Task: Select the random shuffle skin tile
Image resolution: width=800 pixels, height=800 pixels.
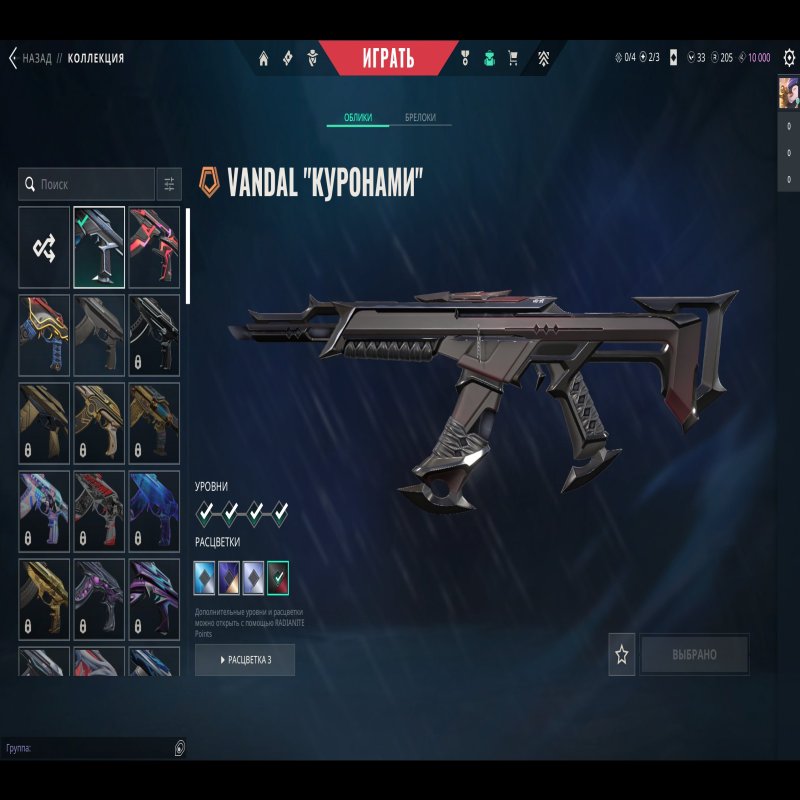Action: coord(44,248)
